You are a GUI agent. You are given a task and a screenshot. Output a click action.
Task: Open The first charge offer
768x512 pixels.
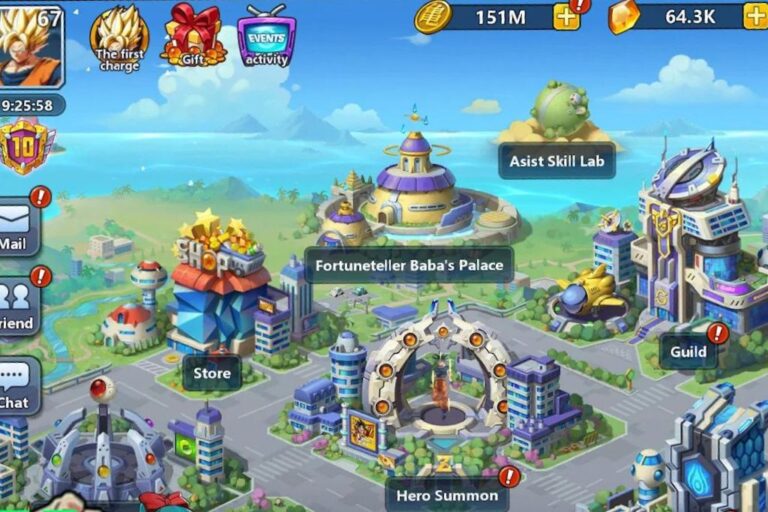coord(119,36)
